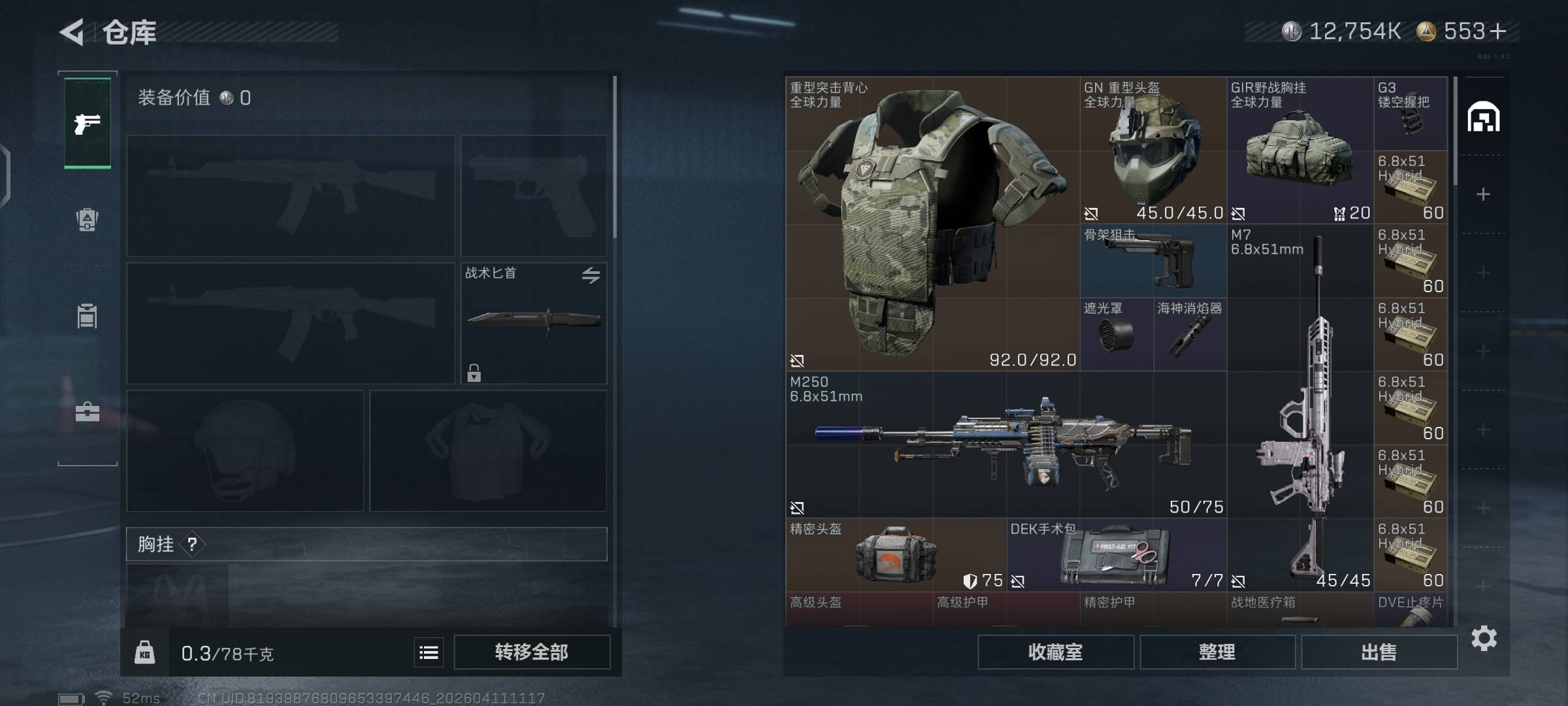1568x706 pixels.
Task: Pick the M7 6.8x51mm rifle
Action: [1300, 405]
